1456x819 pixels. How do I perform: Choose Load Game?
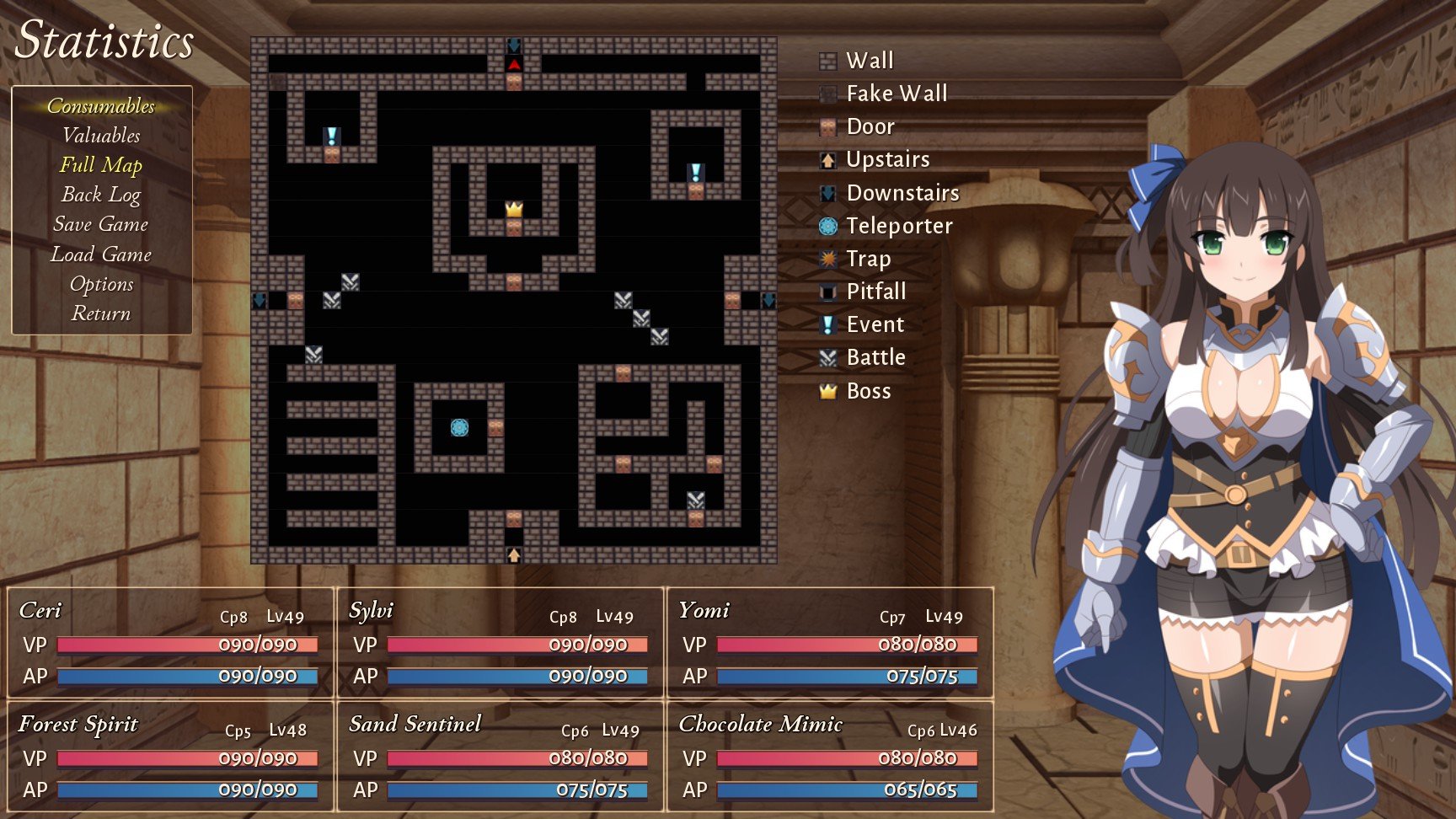[101, 254]
